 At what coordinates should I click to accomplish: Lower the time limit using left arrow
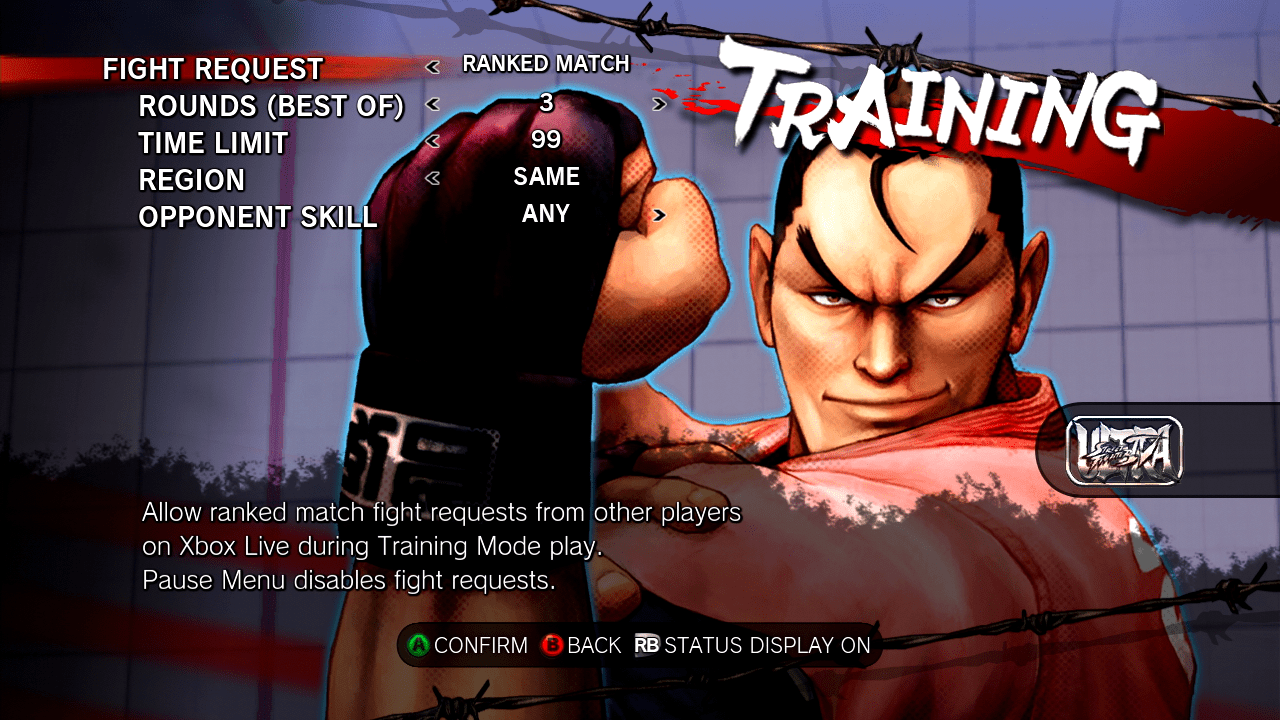tap(432, 141)
